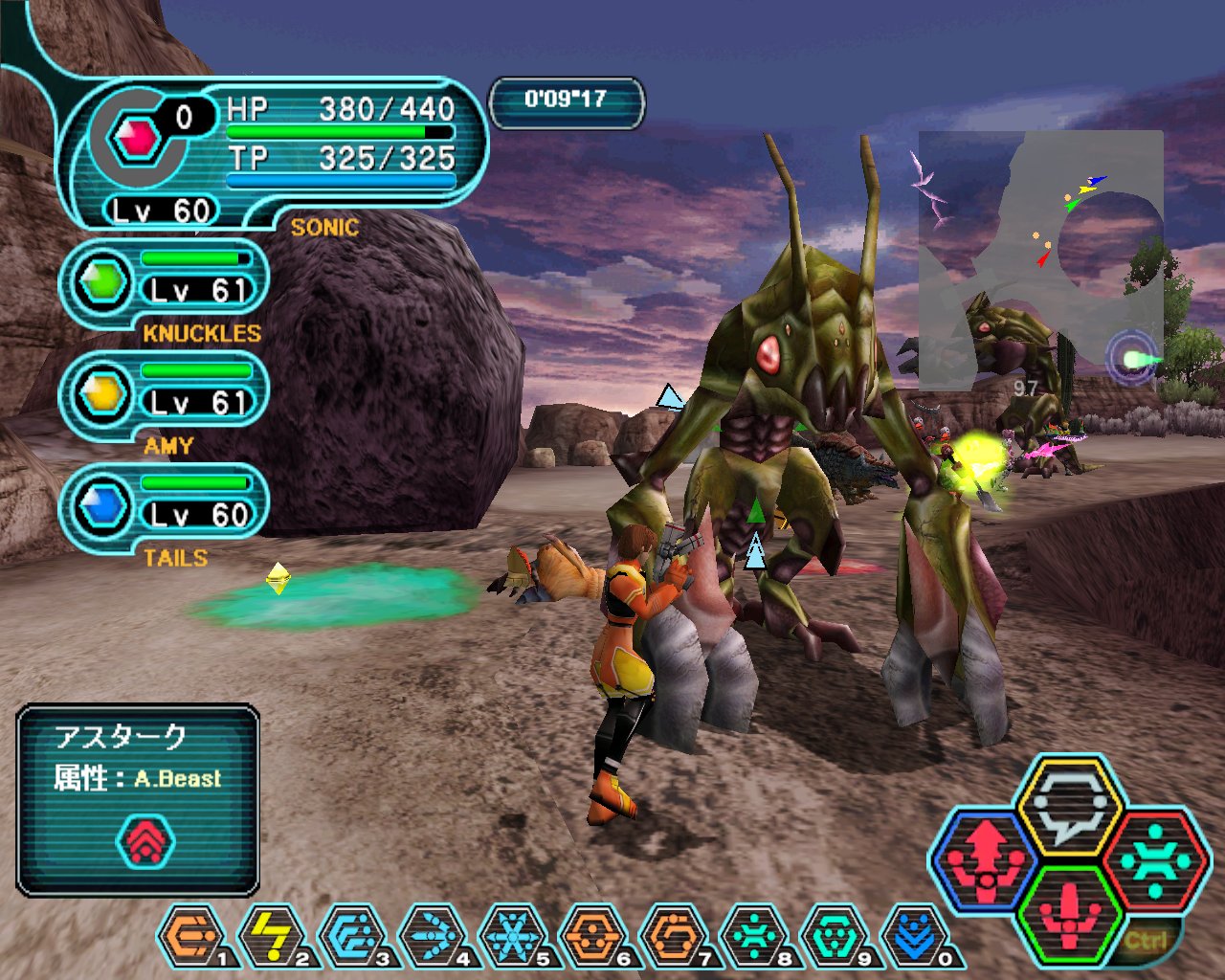The height and width of the screenshot is (980, 1225).
Task: Select party member KNUCKLES
Action: pos(165,284)
